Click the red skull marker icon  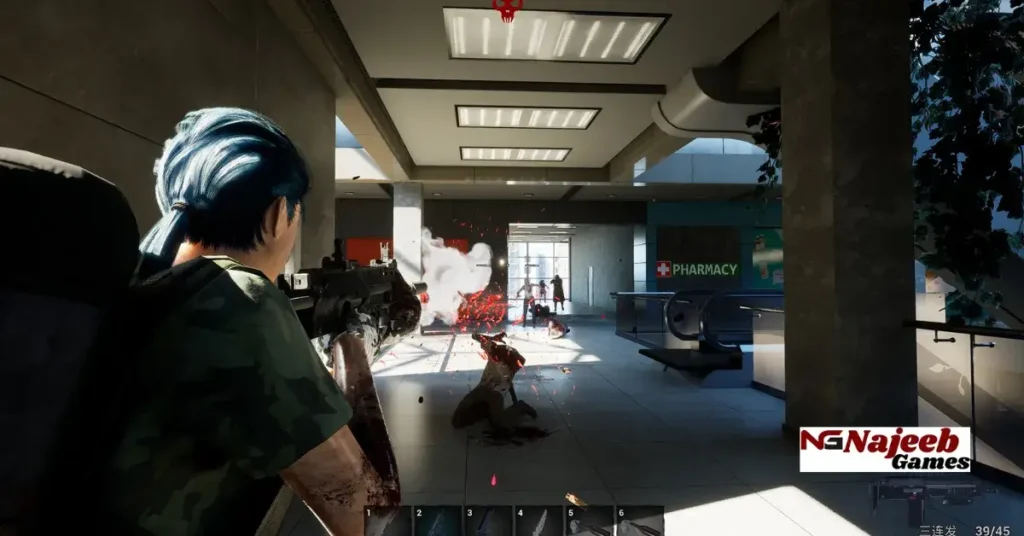pyautogui.click(x=507, y=9)
